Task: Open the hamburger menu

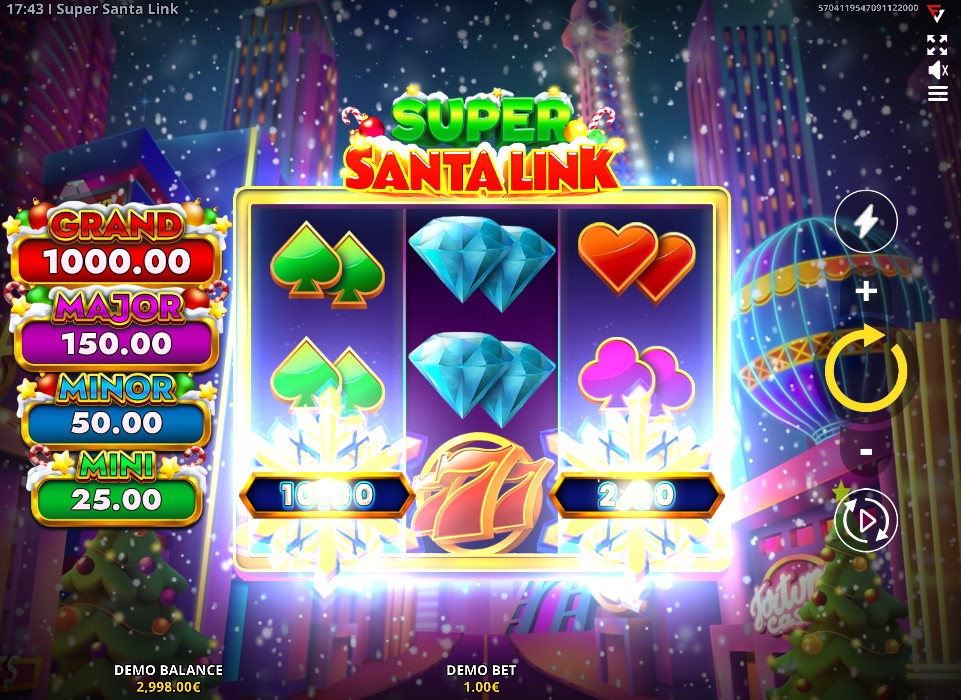Action: (937, 94)
